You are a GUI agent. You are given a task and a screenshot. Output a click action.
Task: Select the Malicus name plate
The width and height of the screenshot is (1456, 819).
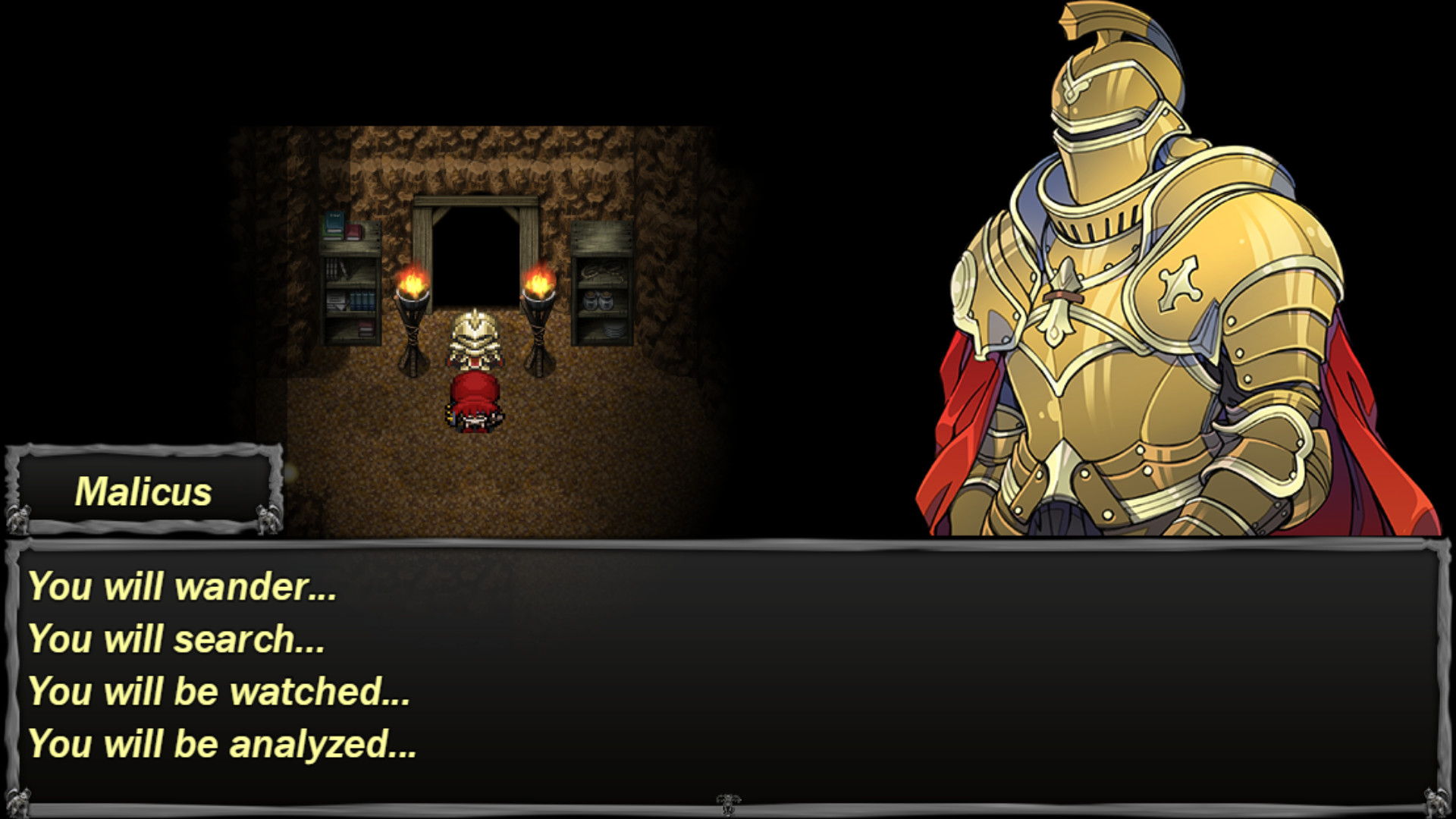144,491
